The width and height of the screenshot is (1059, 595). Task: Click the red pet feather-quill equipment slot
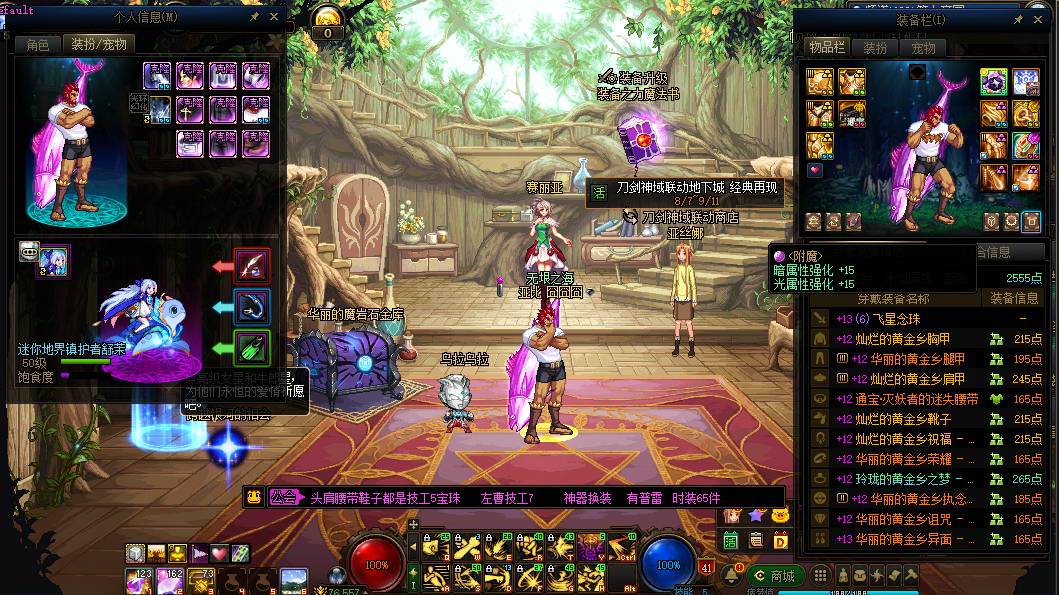point(253,267)
